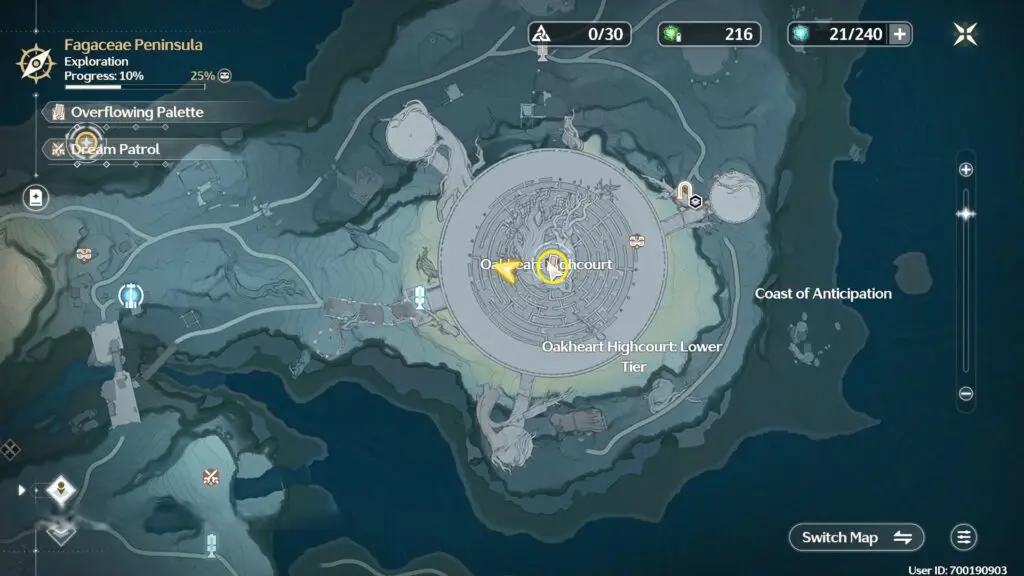Click the map zoom slider handle

(966, 213)
